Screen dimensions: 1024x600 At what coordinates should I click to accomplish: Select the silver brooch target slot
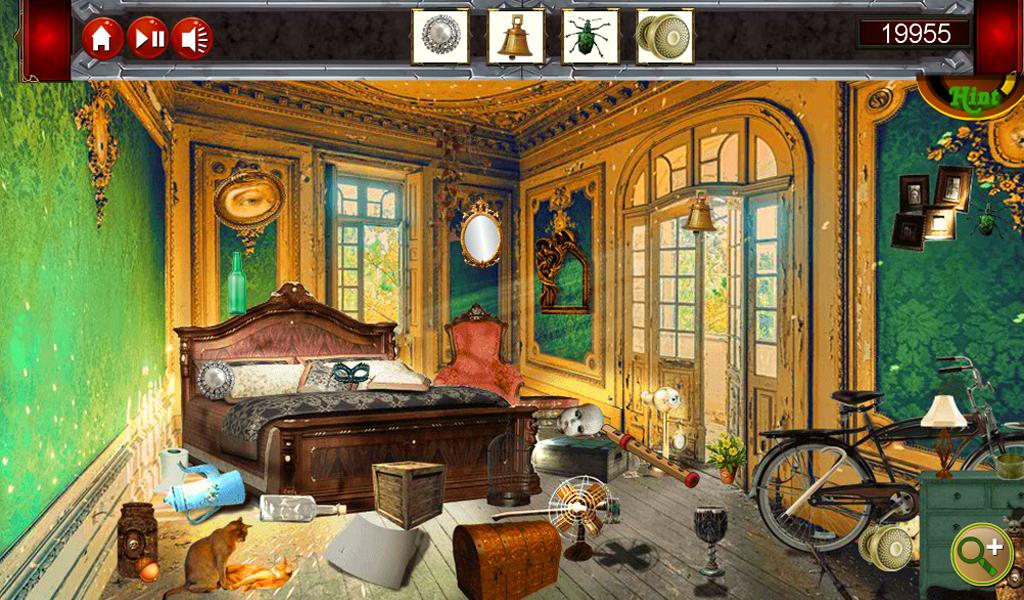(440, 37)
